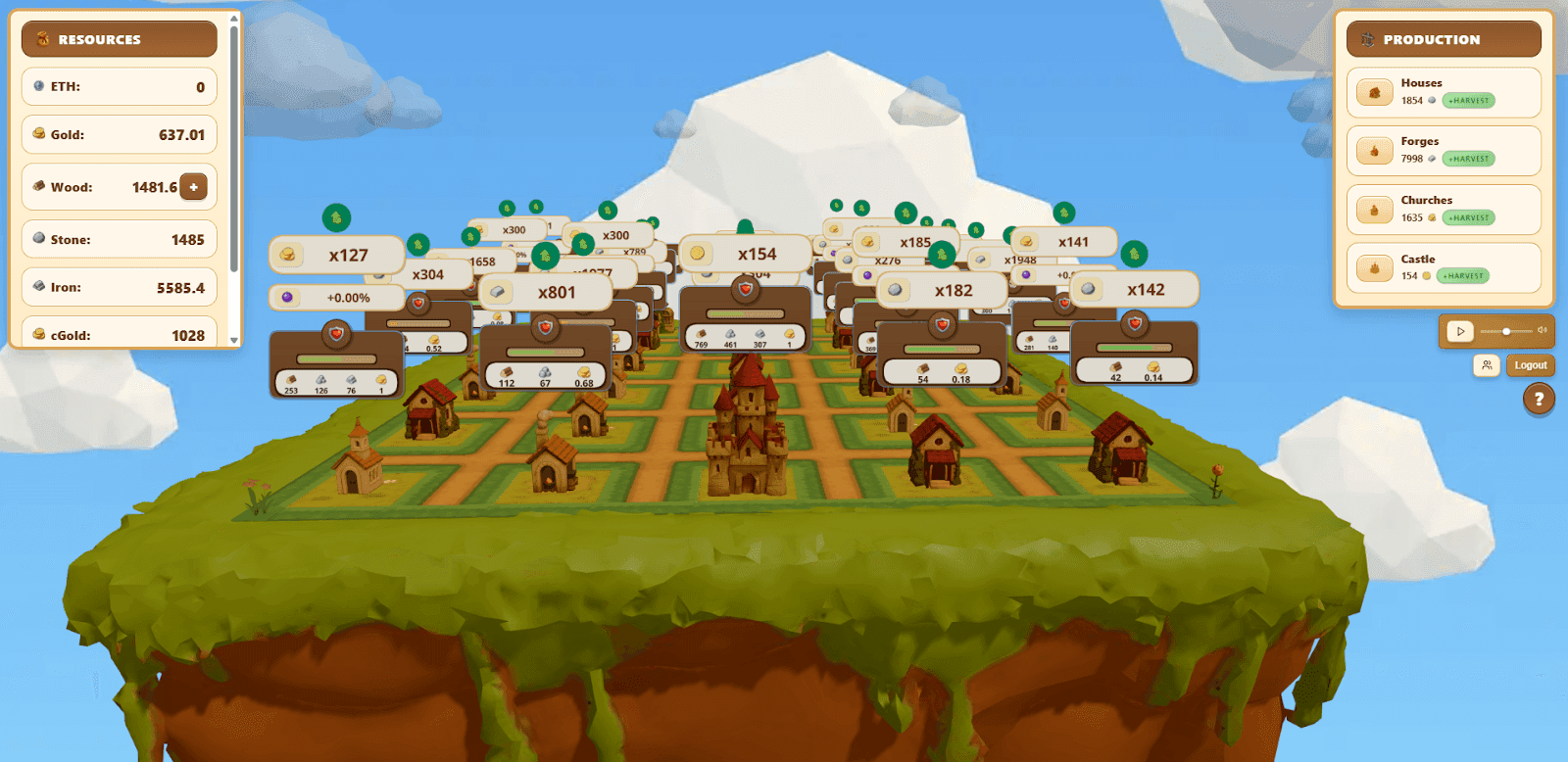Viewport: 1568px width, 762px height.
Task: Switch to the Resources panel header
Action: (x=118, y=38)
